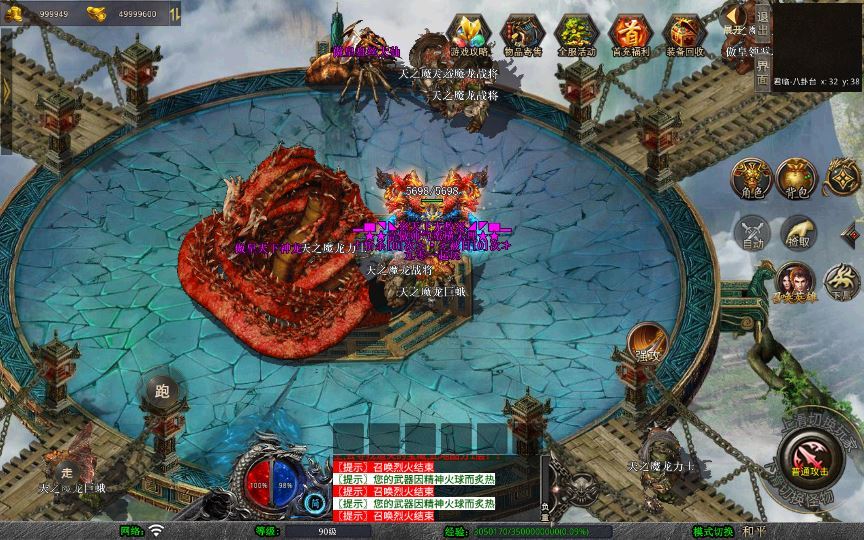The width and height of the screenshot is (864, 540).
Task: Open the 物品寄售 consignment shop
Action: pos(522,35)
